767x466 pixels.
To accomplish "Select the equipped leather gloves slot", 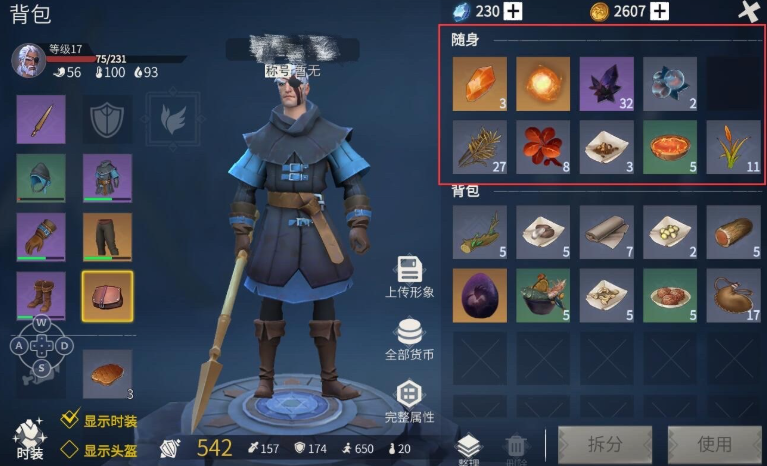I will [41, 237].
